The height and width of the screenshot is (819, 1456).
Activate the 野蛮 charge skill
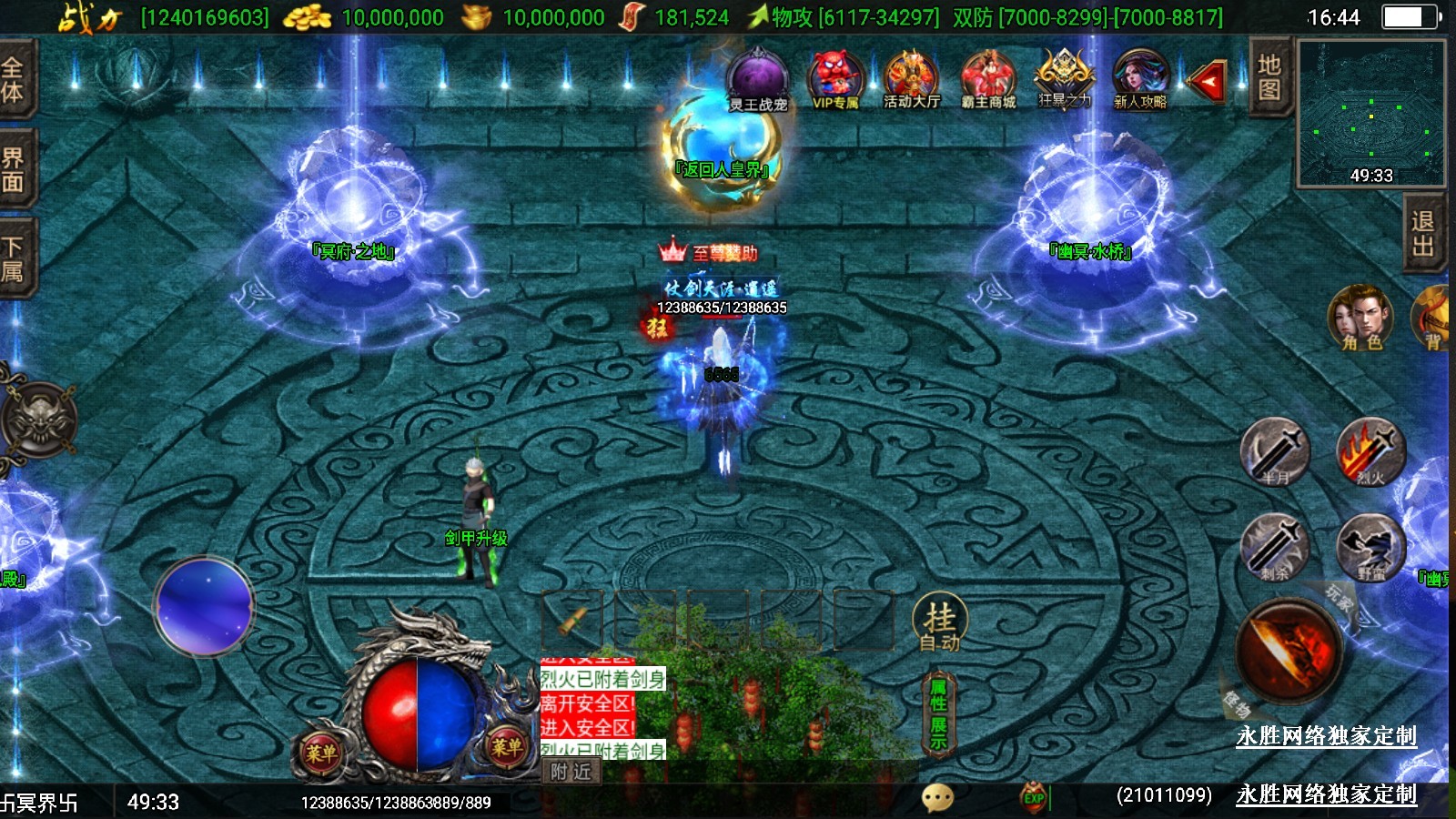[x=1370, y=547]
